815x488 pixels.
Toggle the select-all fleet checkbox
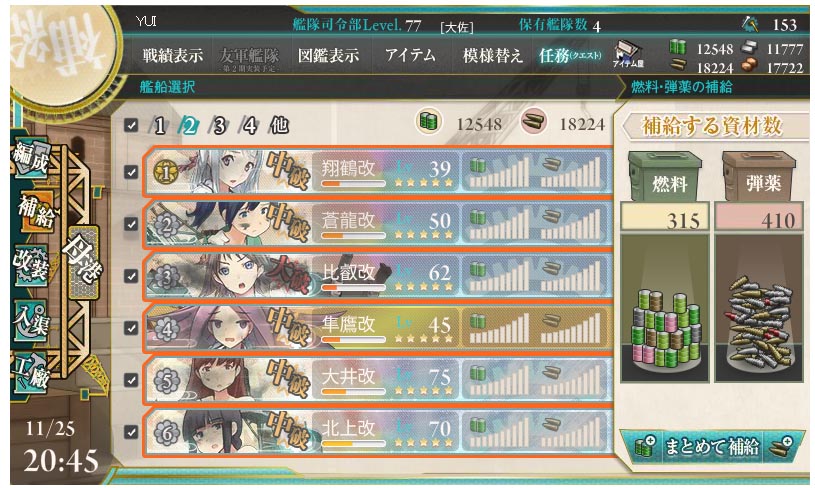[132, 126]
